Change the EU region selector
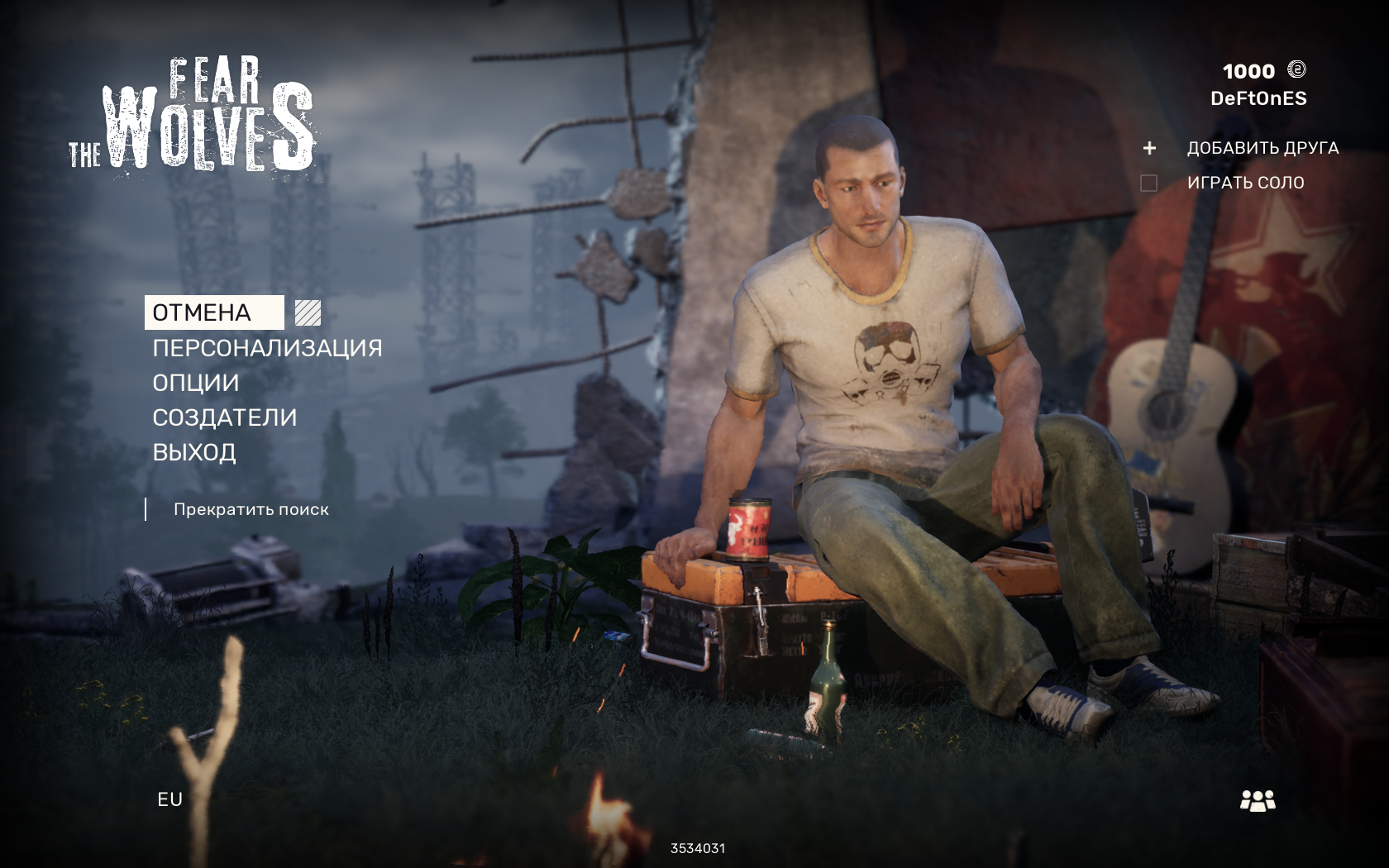1389x868 pixels. click(x=169, y=799)
